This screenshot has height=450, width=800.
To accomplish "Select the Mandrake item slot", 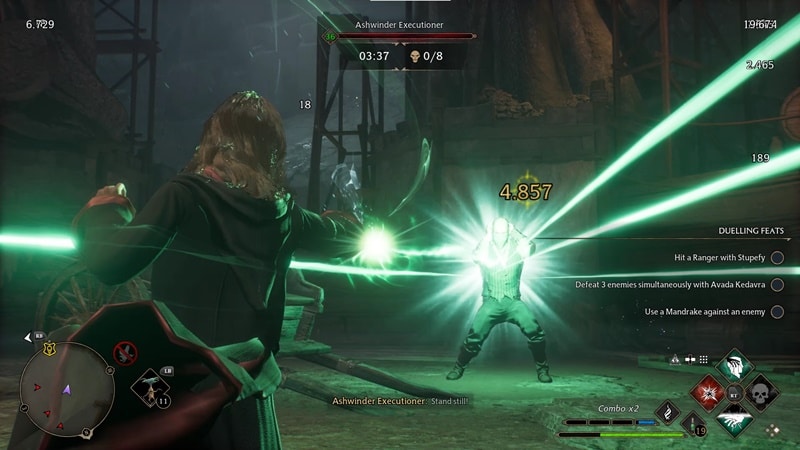I will [x=150, y=387].
